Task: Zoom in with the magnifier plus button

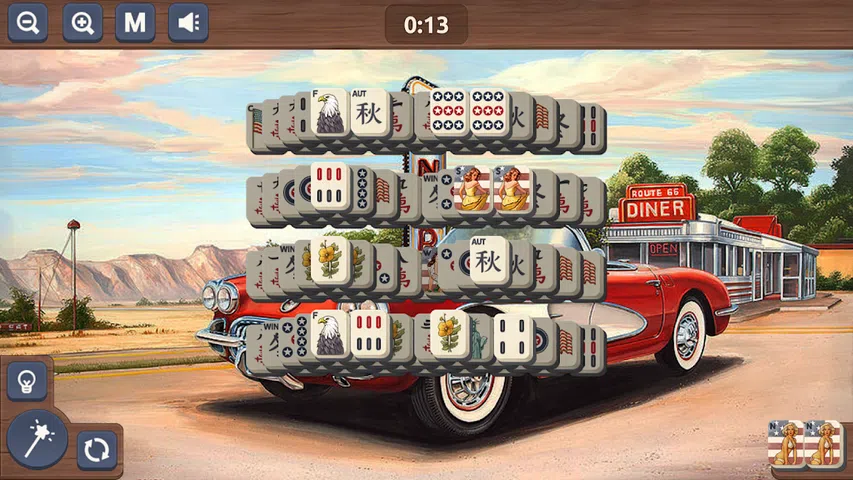Action: tap(82, 22)
